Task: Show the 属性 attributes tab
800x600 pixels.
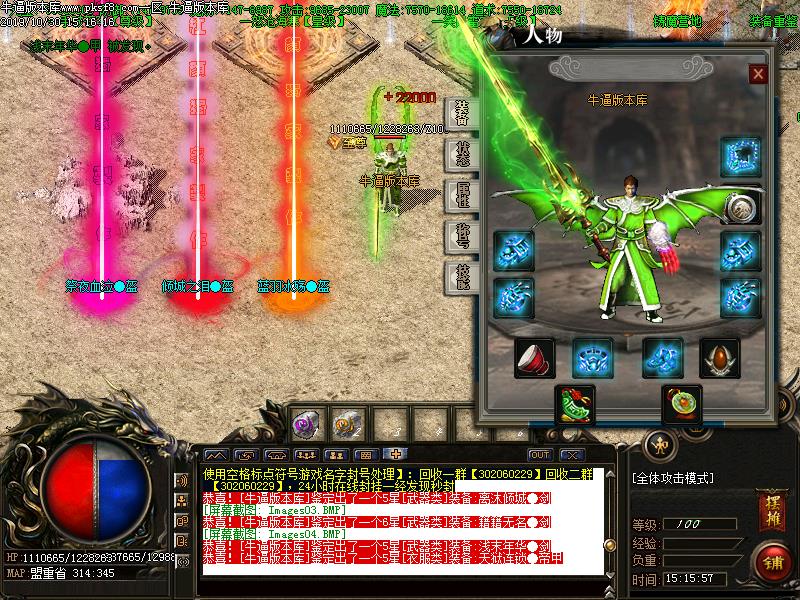Action: pos(462,195)
